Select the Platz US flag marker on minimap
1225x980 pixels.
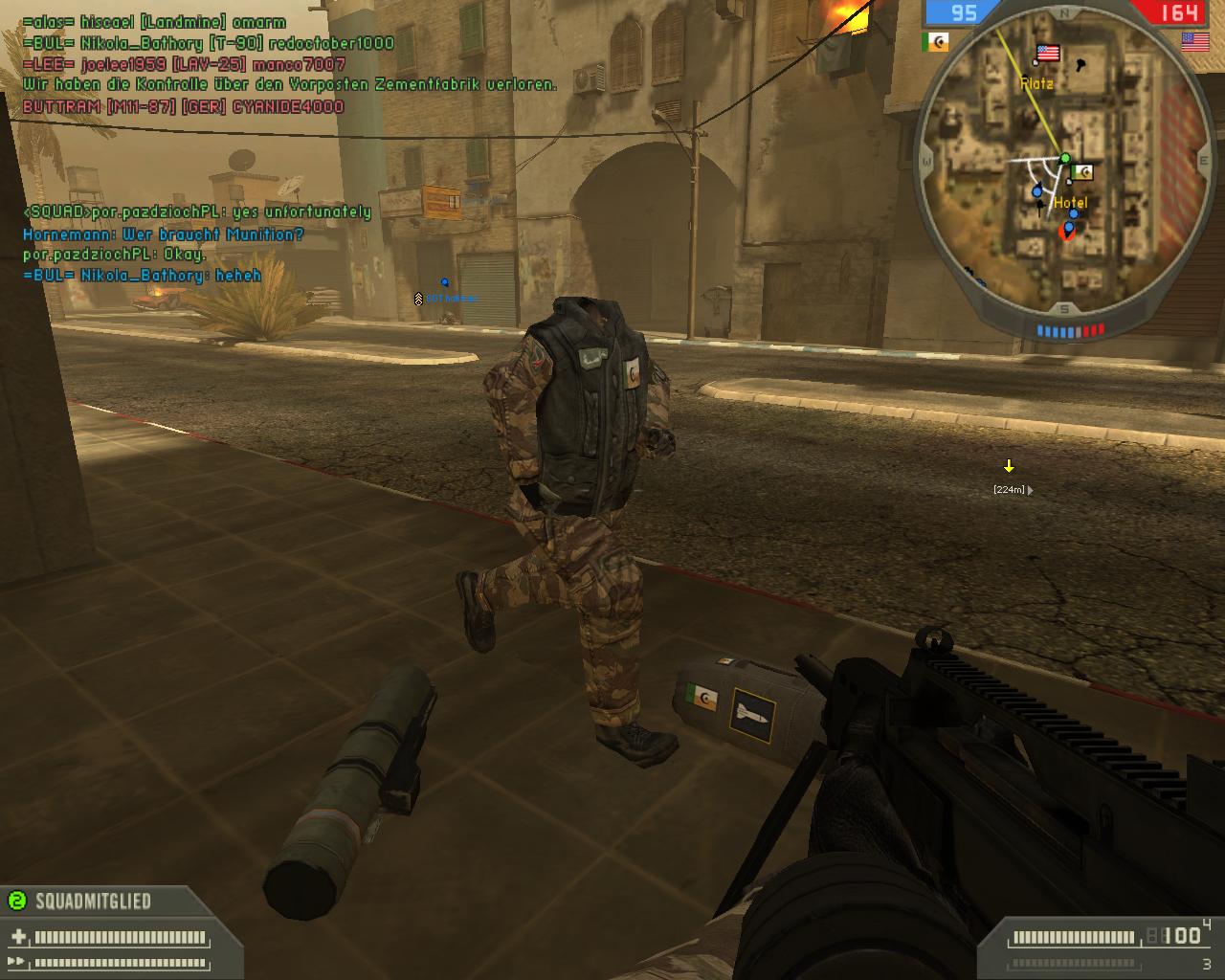tap(1048, 53)
